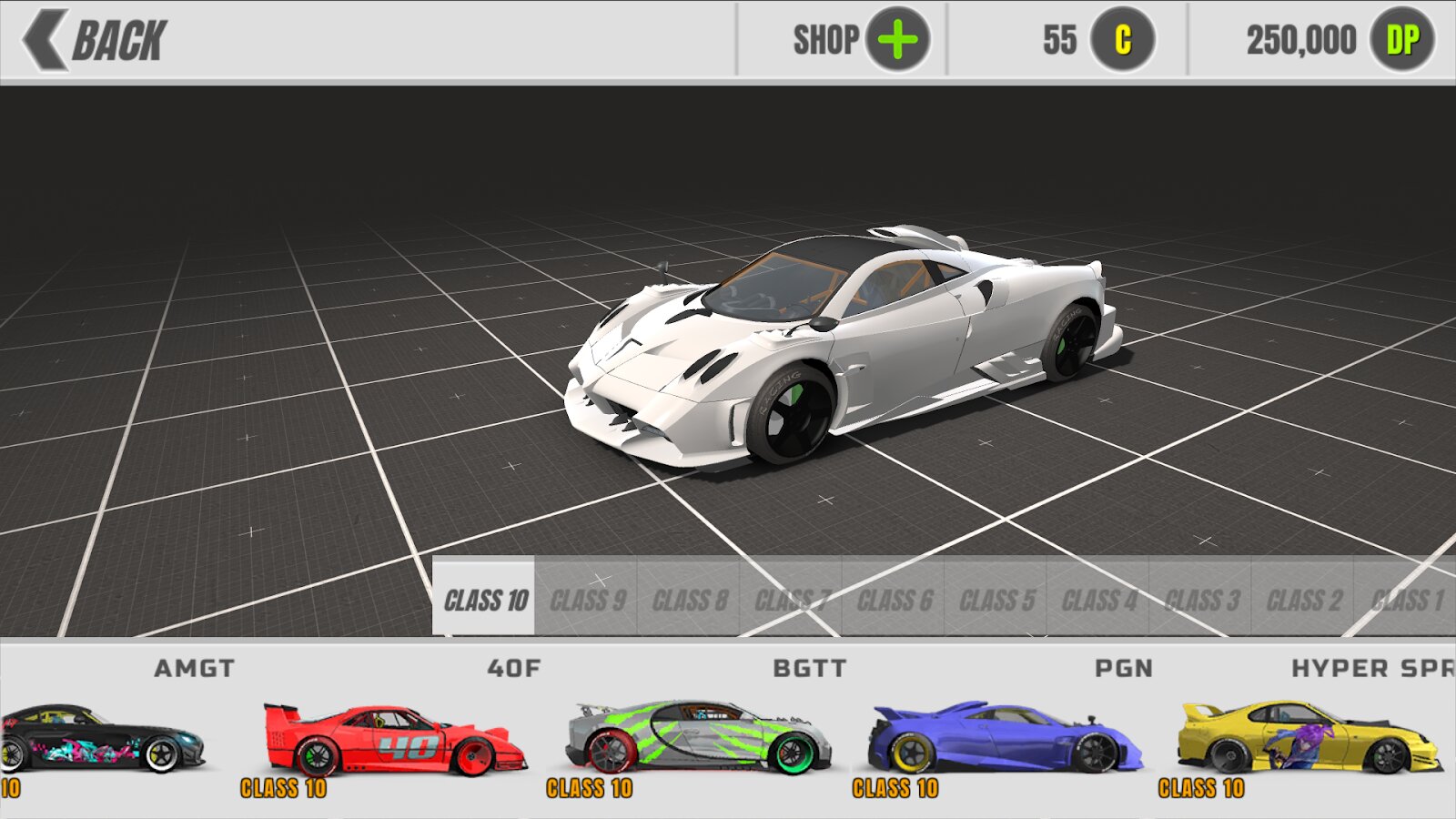Select the black AMGT car

pyautogui.click(x=100, y=739)
